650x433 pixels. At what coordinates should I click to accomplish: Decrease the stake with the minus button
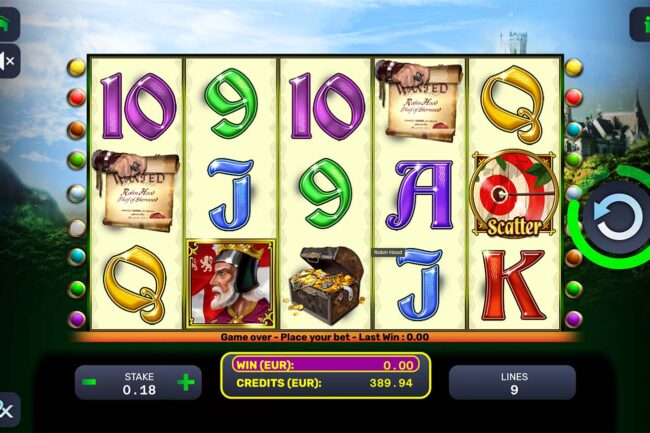pos(90,382)
